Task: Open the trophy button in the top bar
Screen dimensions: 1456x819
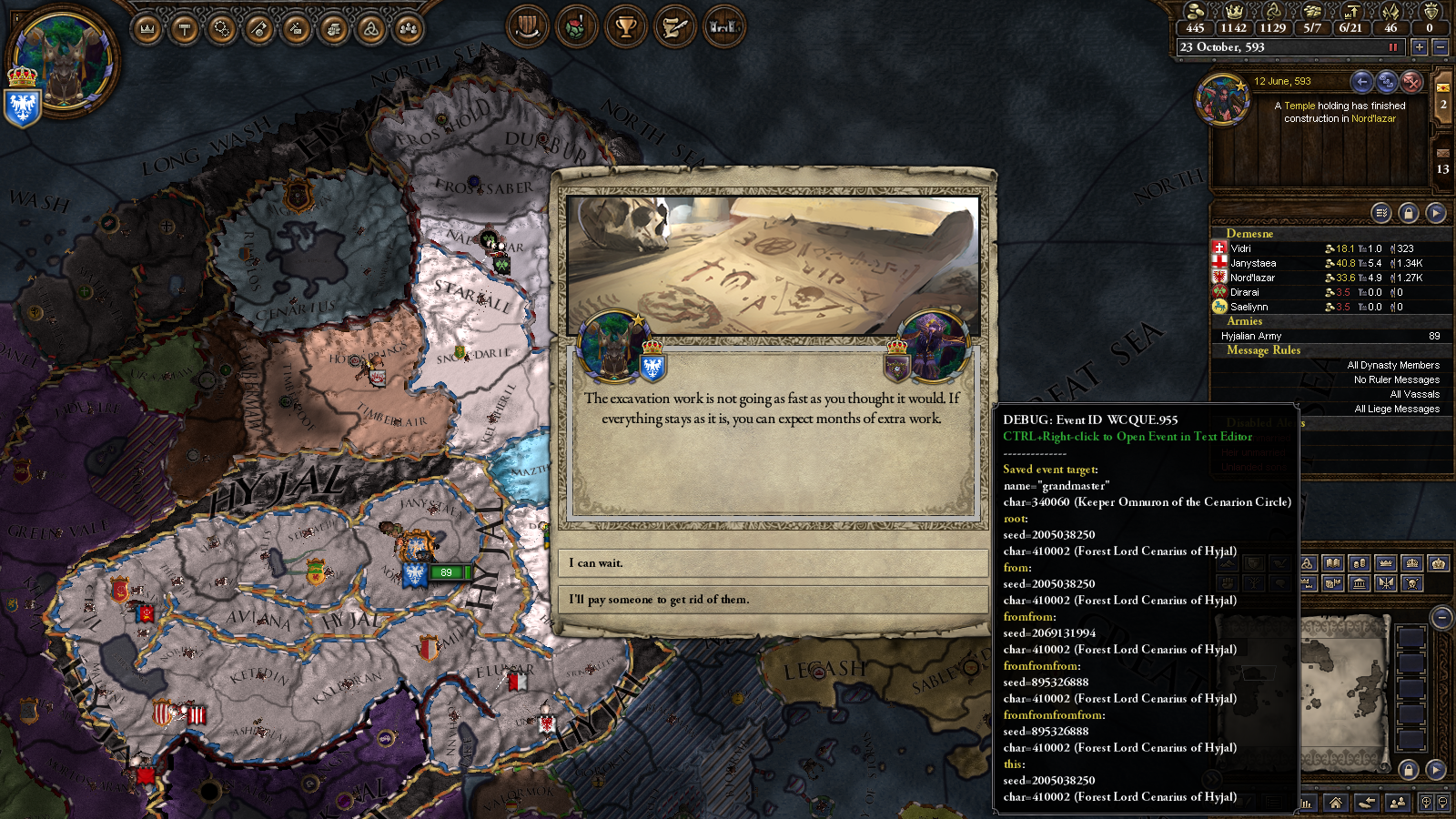Action: tap(625, 27)
